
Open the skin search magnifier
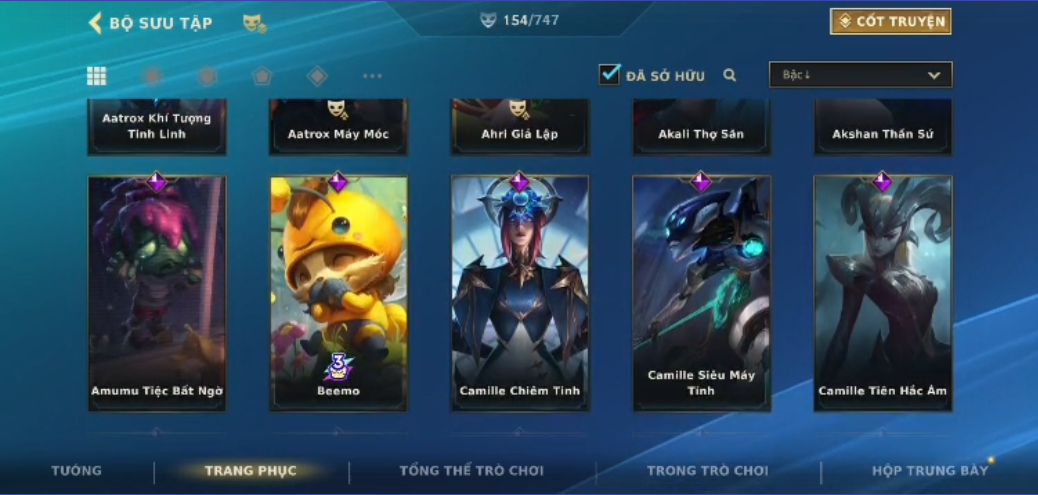730,75
